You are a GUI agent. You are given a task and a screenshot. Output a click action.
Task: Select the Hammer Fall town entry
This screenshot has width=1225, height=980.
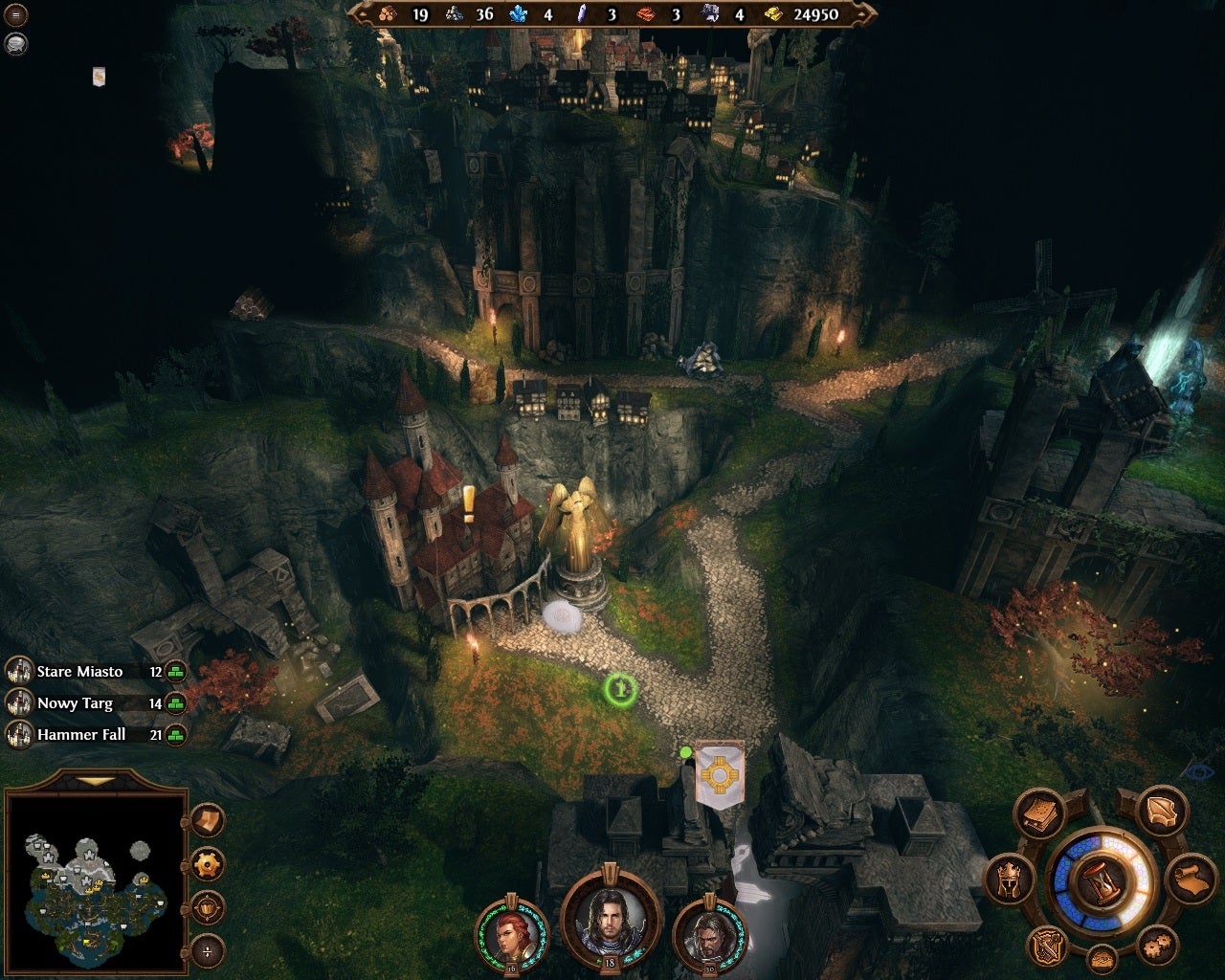tap(80, 735)
